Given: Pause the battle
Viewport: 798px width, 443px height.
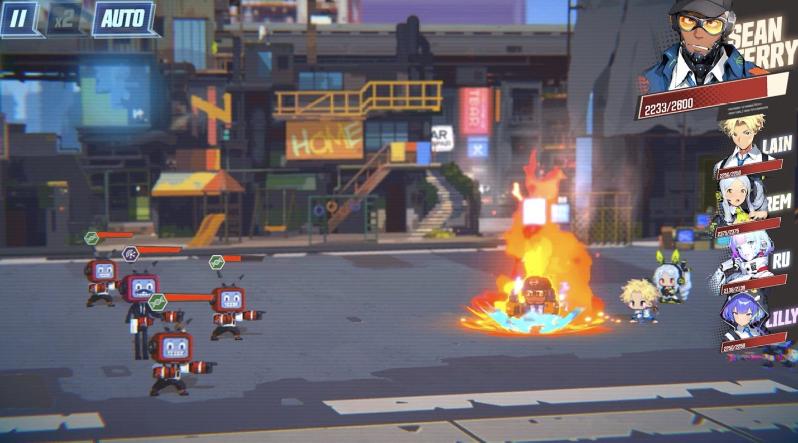Looking at the screenshot, I should tap(21, 17).
